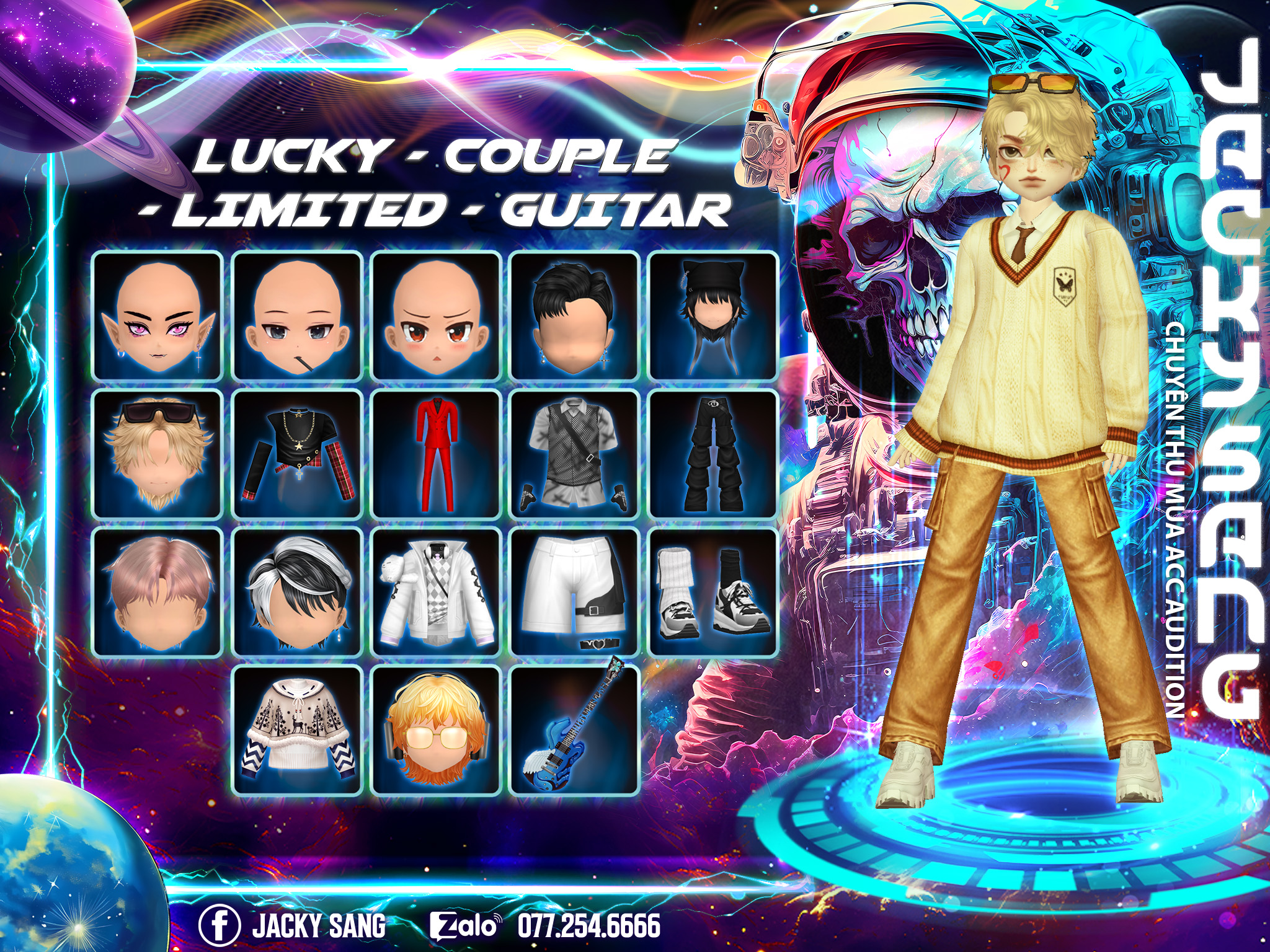Choose the black and white bandana hairstyle
The height and width of the screenshot is (952, 1270).
coord(297,593)
